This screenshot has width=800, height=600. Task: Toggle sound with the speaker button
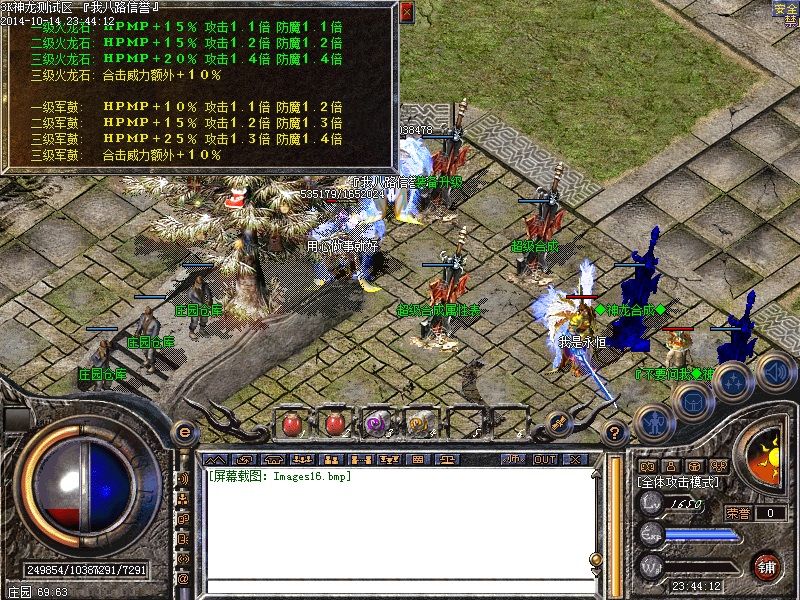point(773,372)
